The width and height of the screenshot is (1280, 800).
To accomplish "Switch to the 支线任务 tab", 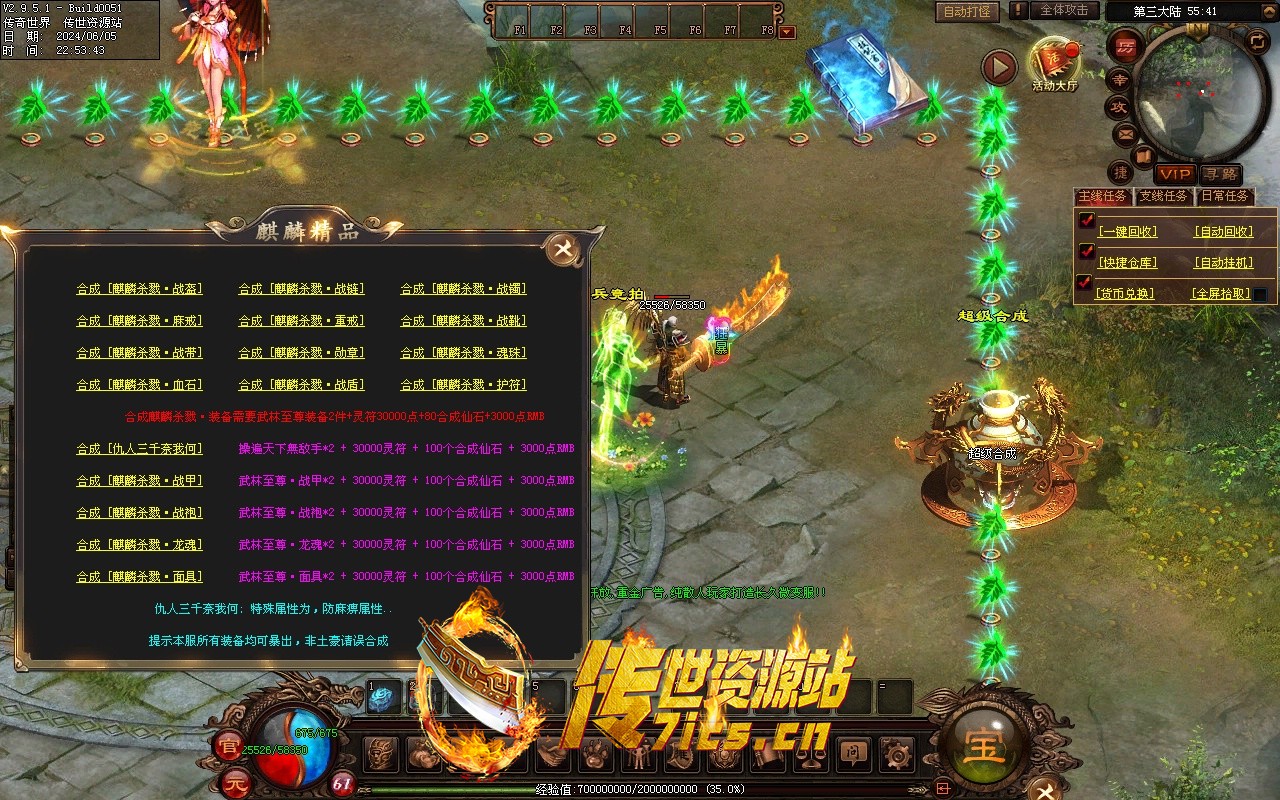I will click(x=1164, y=196).
